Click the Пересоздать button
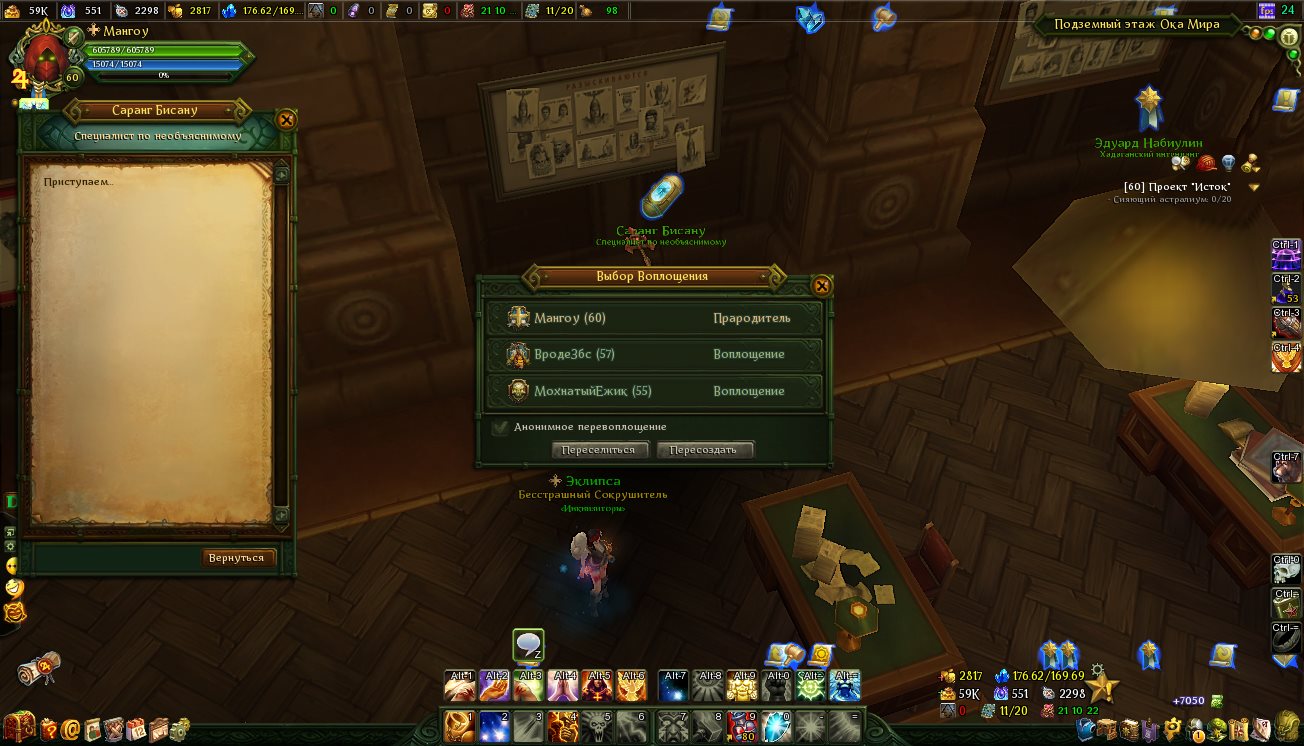Screen dimensions: 1304x746 [x=704, y=450]
